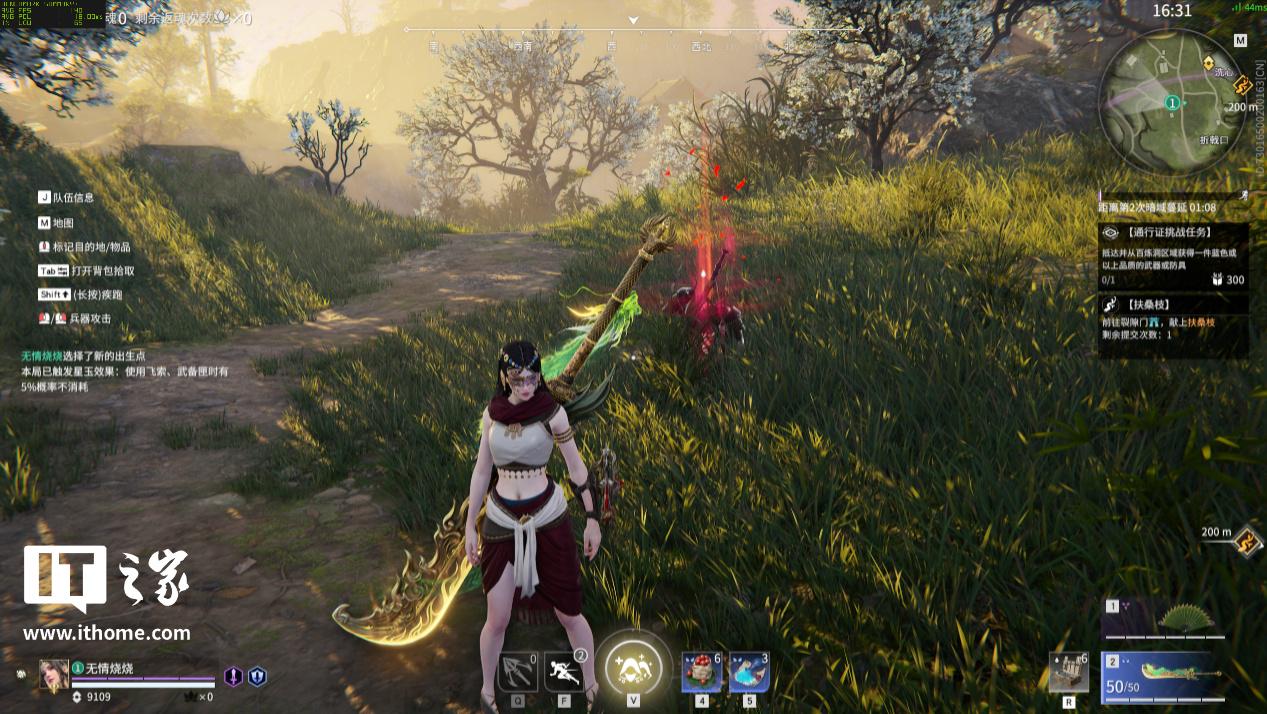Click the purple sword buff icon

(233, 677)
